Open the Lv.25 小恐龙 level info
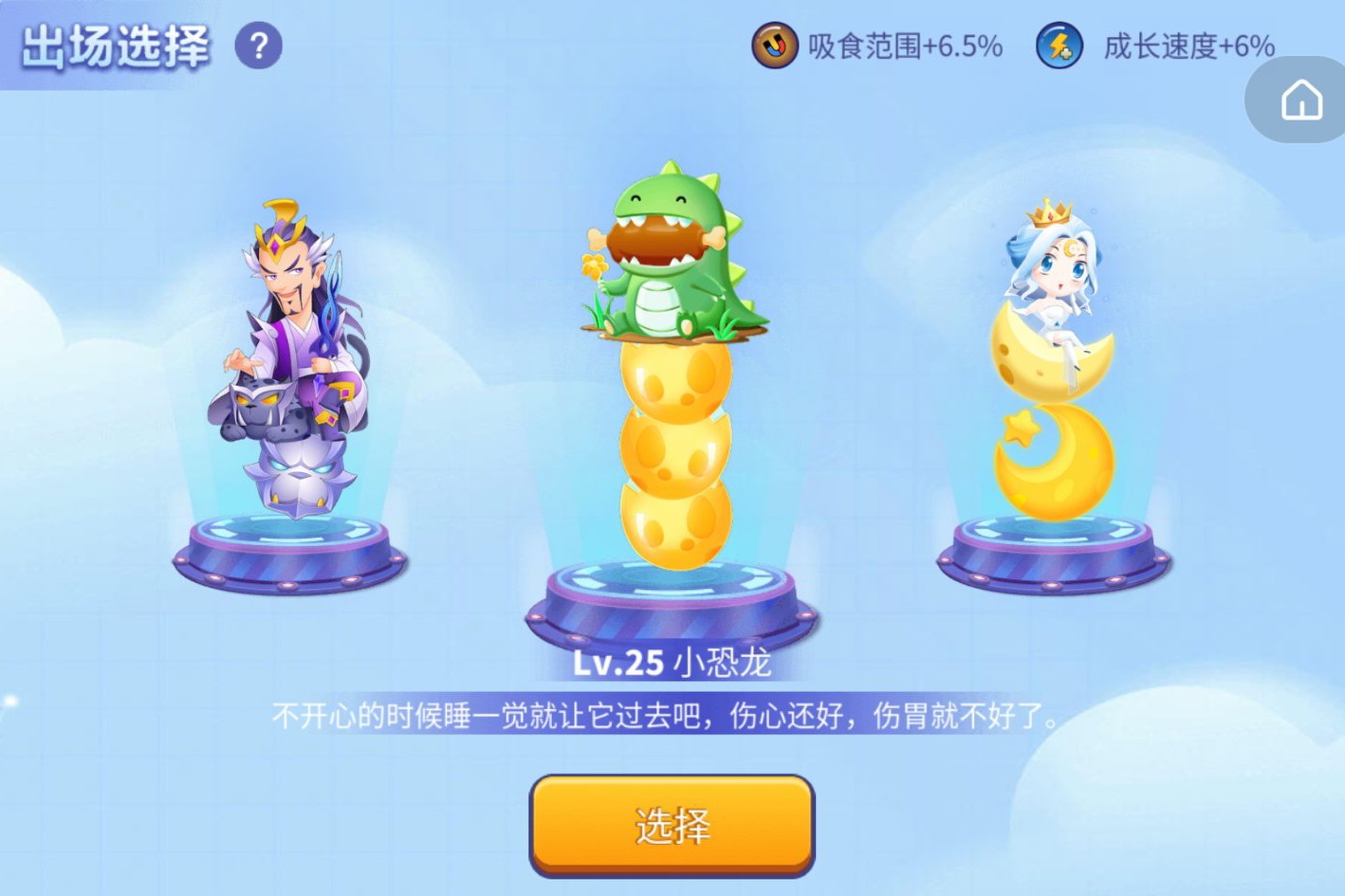The width and height of the screenshot is (1345, 896). click(673, 663)
